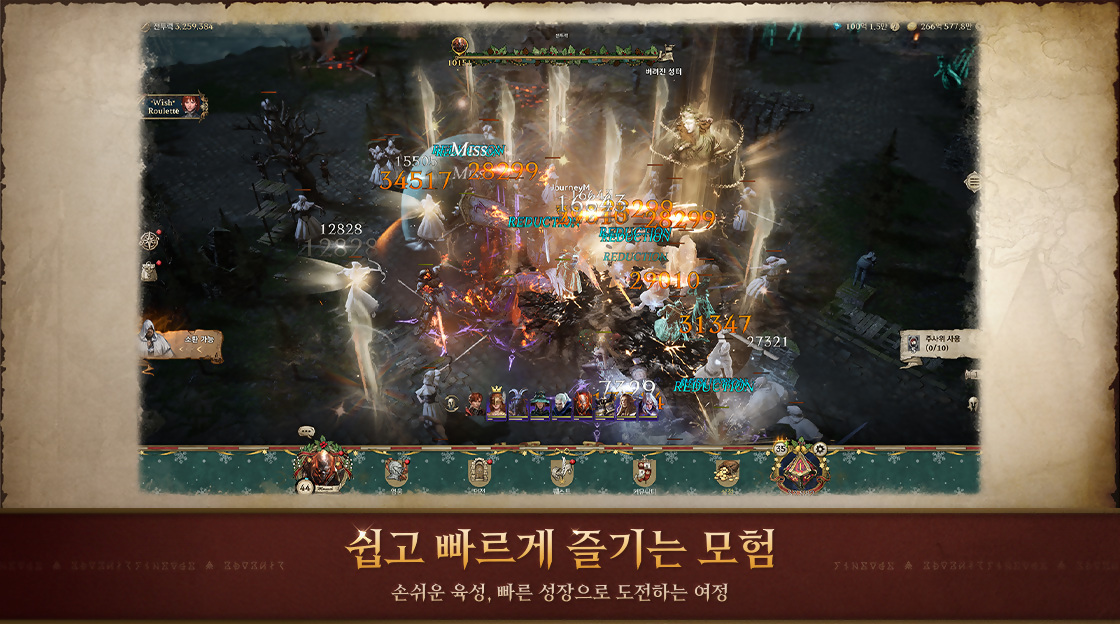
Task: Open the dice usage (0/10) quest tracker
Action: click(x=938, y=345)
